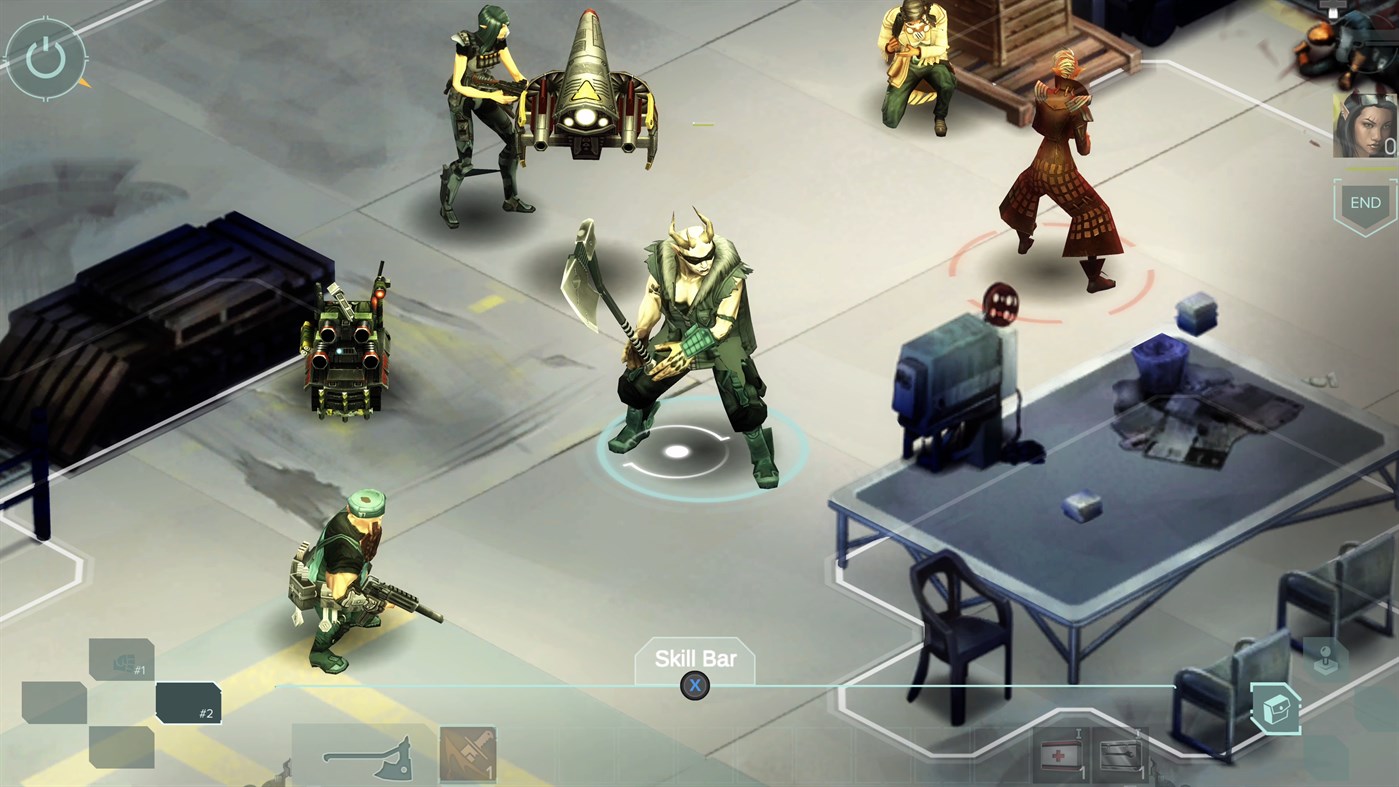Activate the red dagger strike ability

pos(470,751)
